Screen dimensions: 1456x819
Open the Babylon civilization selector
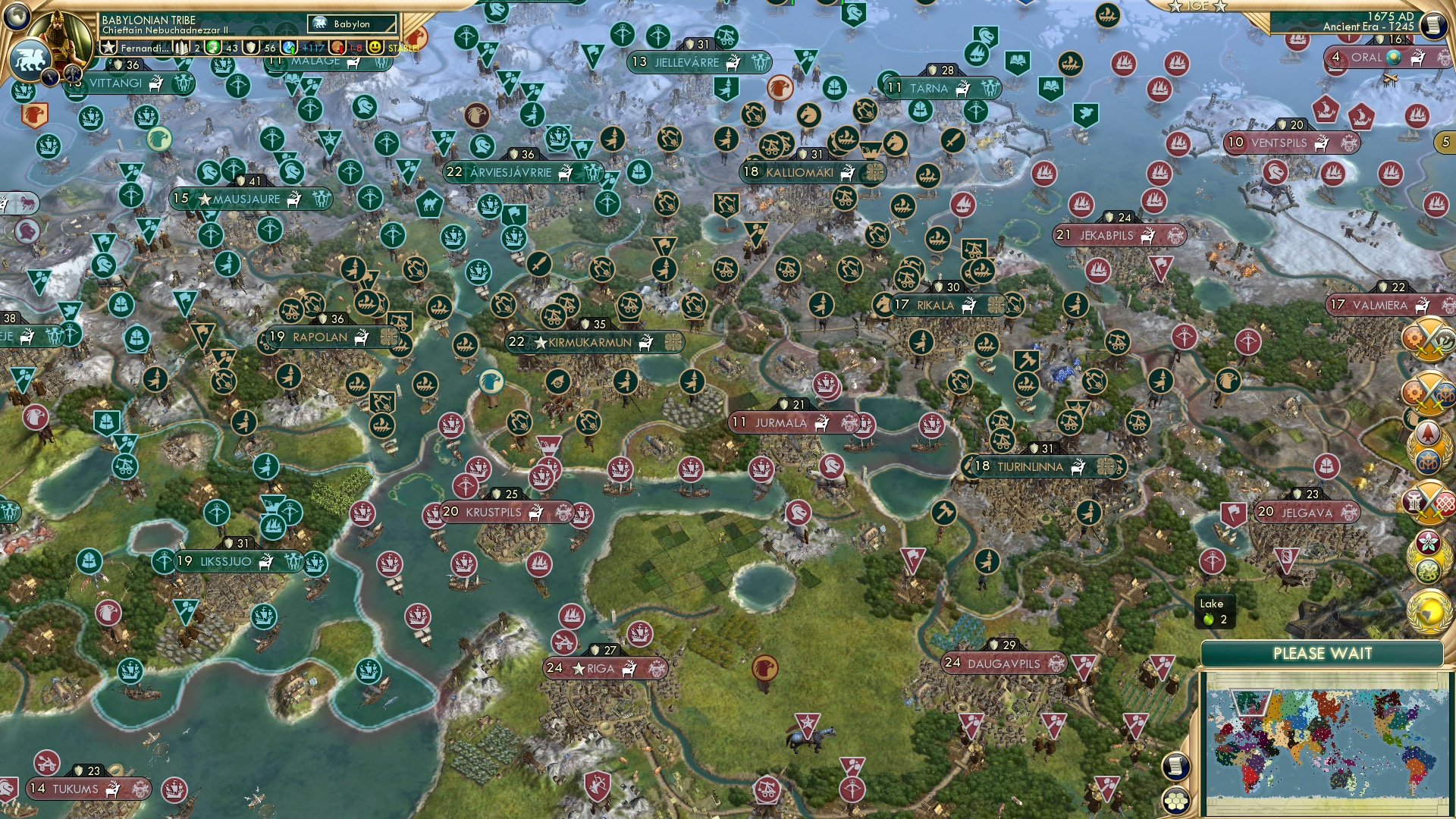click(x=350, y=24)
